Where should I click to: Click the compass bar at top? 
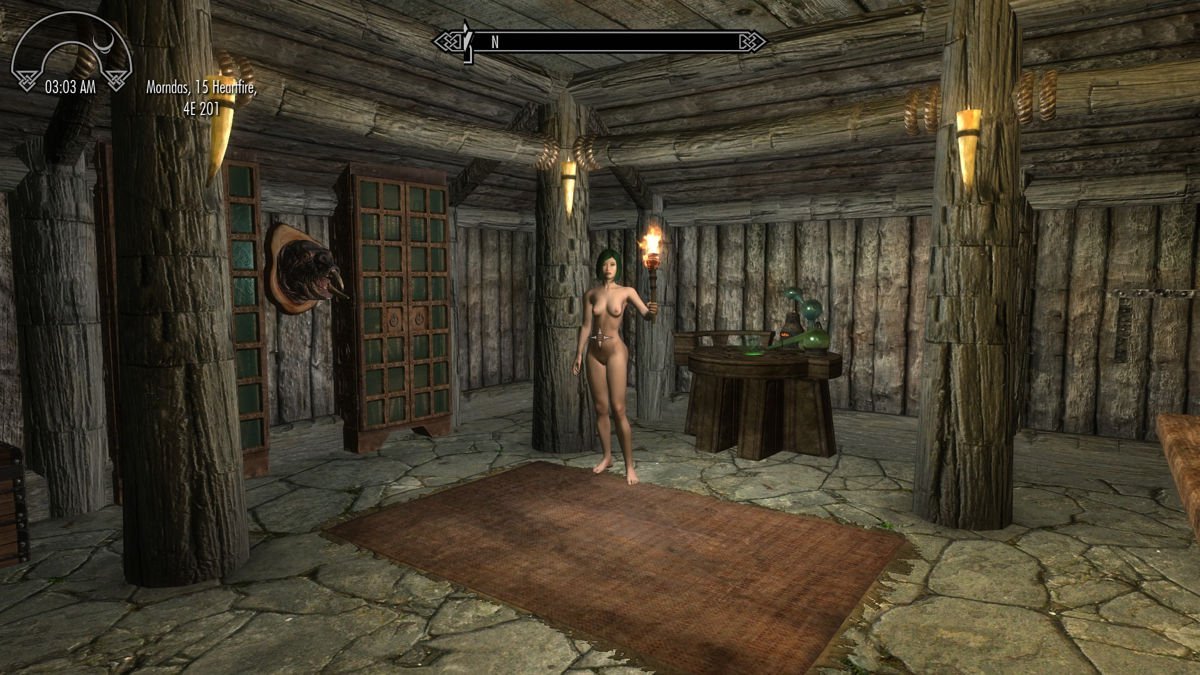click(600, 42)
